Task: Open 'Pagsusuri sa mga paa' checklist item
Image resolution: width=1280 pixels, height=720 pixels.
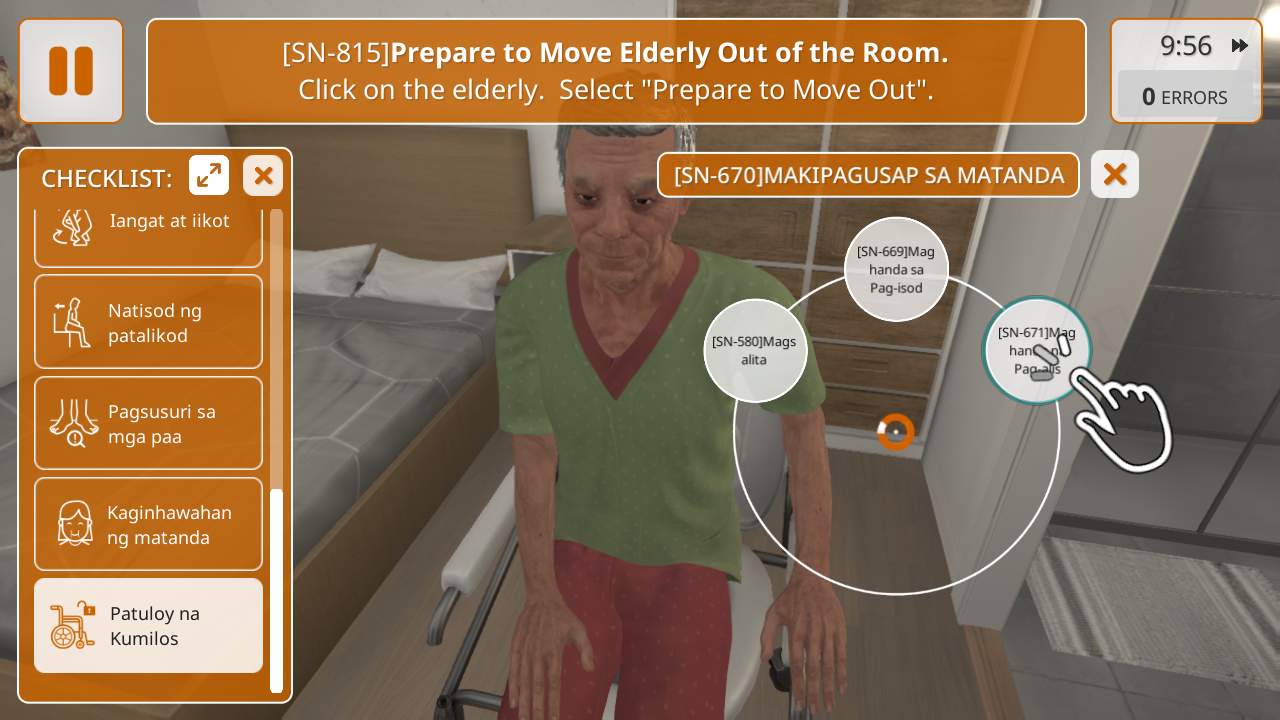Action: point(148,423)
